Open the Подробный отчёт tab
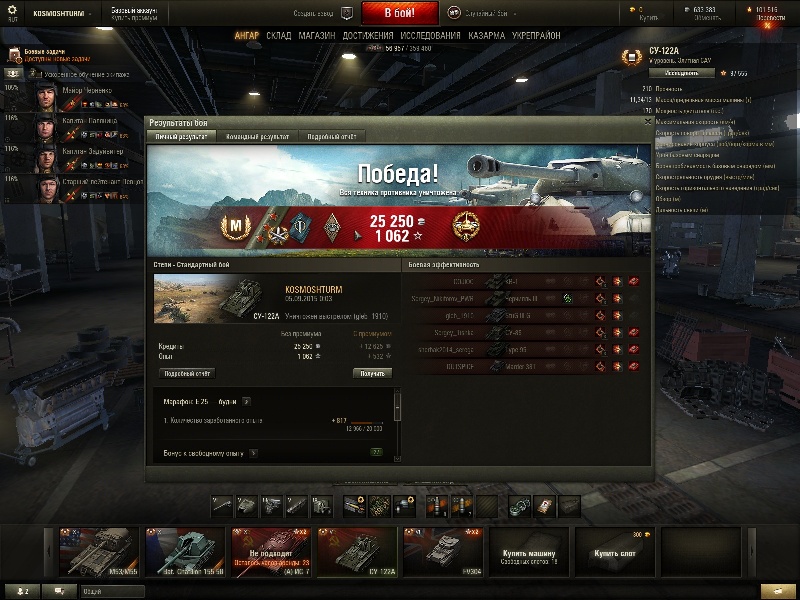 331,136
